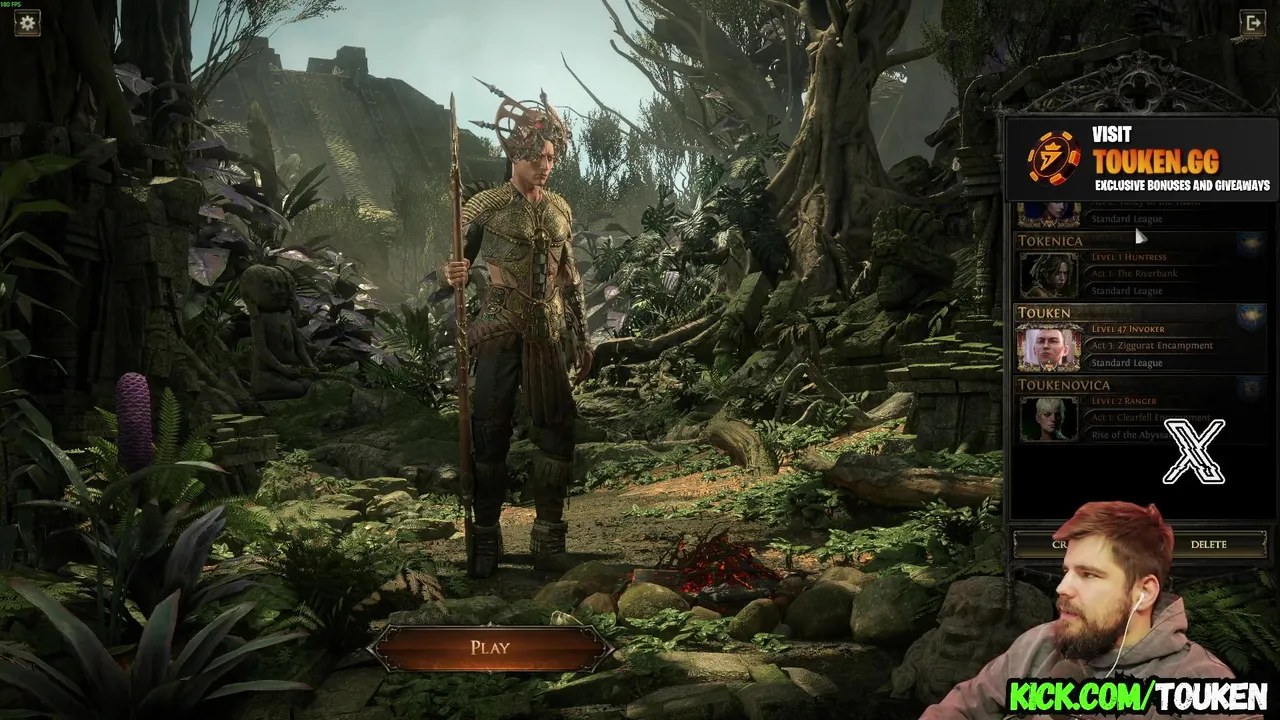Start the game with the Play button
The image size is (1280, 720).
tap(490, 648)
